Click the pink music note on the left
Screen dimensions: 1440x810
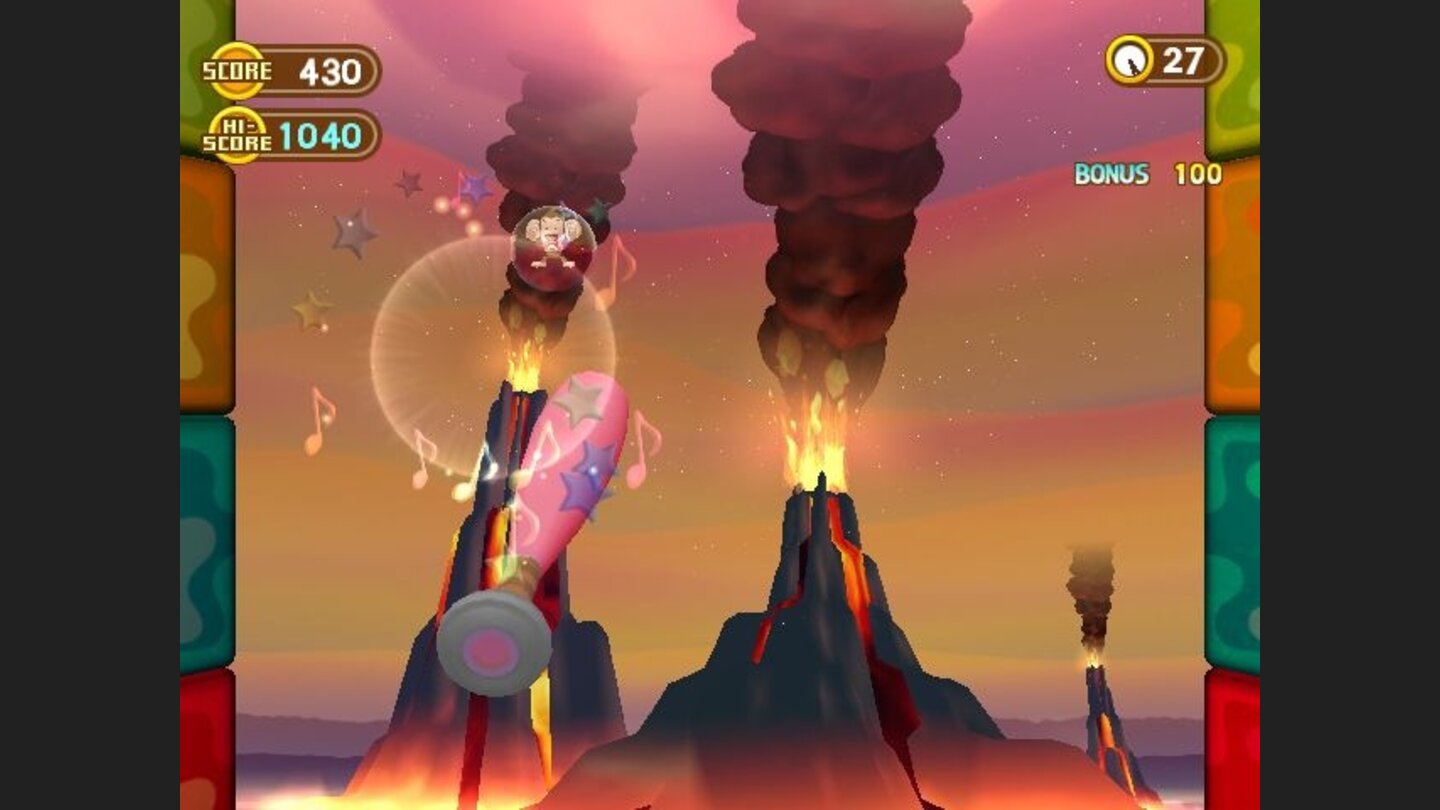[318, 412]
